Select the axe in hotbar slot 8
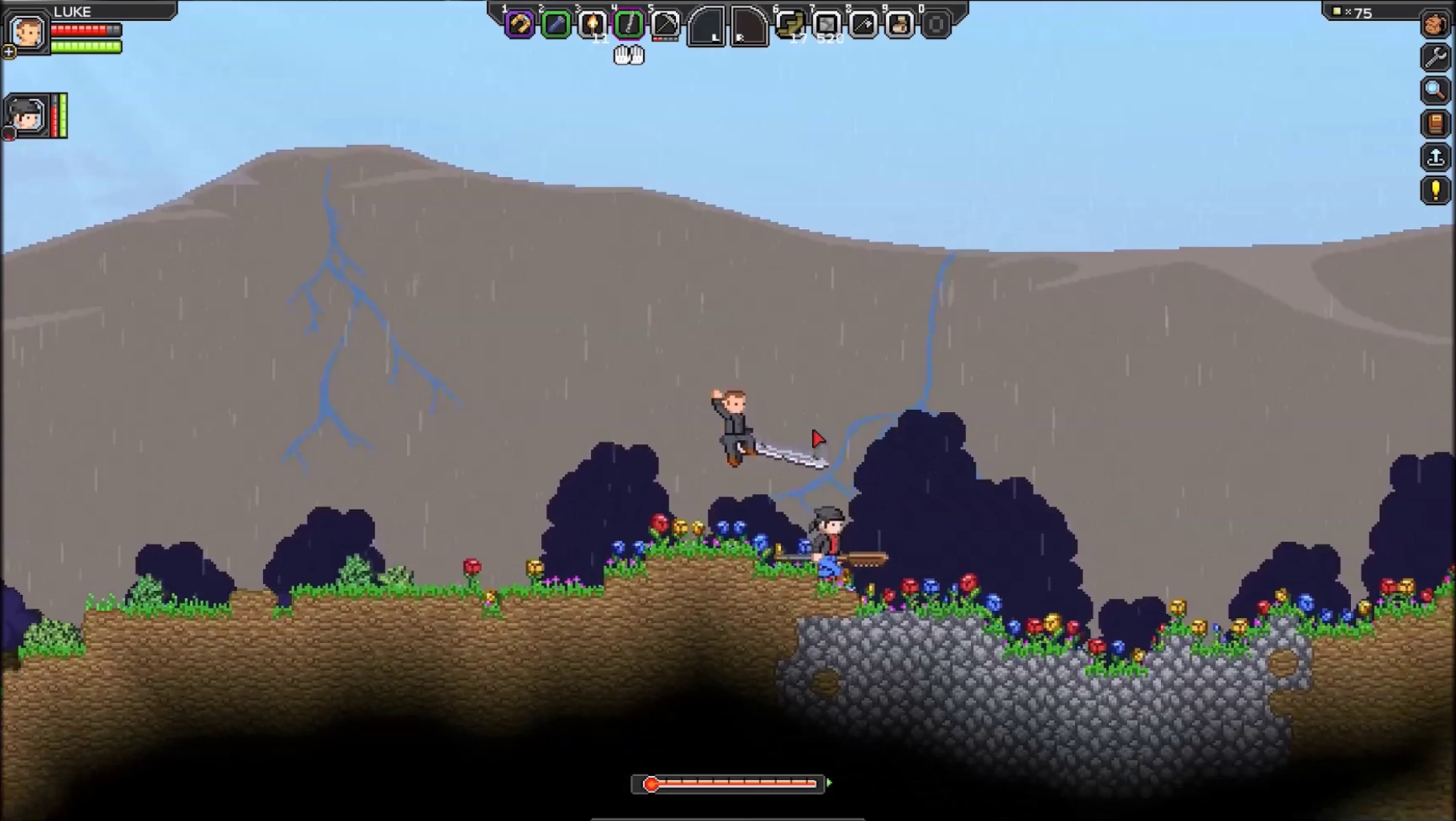 coord(863,25)
